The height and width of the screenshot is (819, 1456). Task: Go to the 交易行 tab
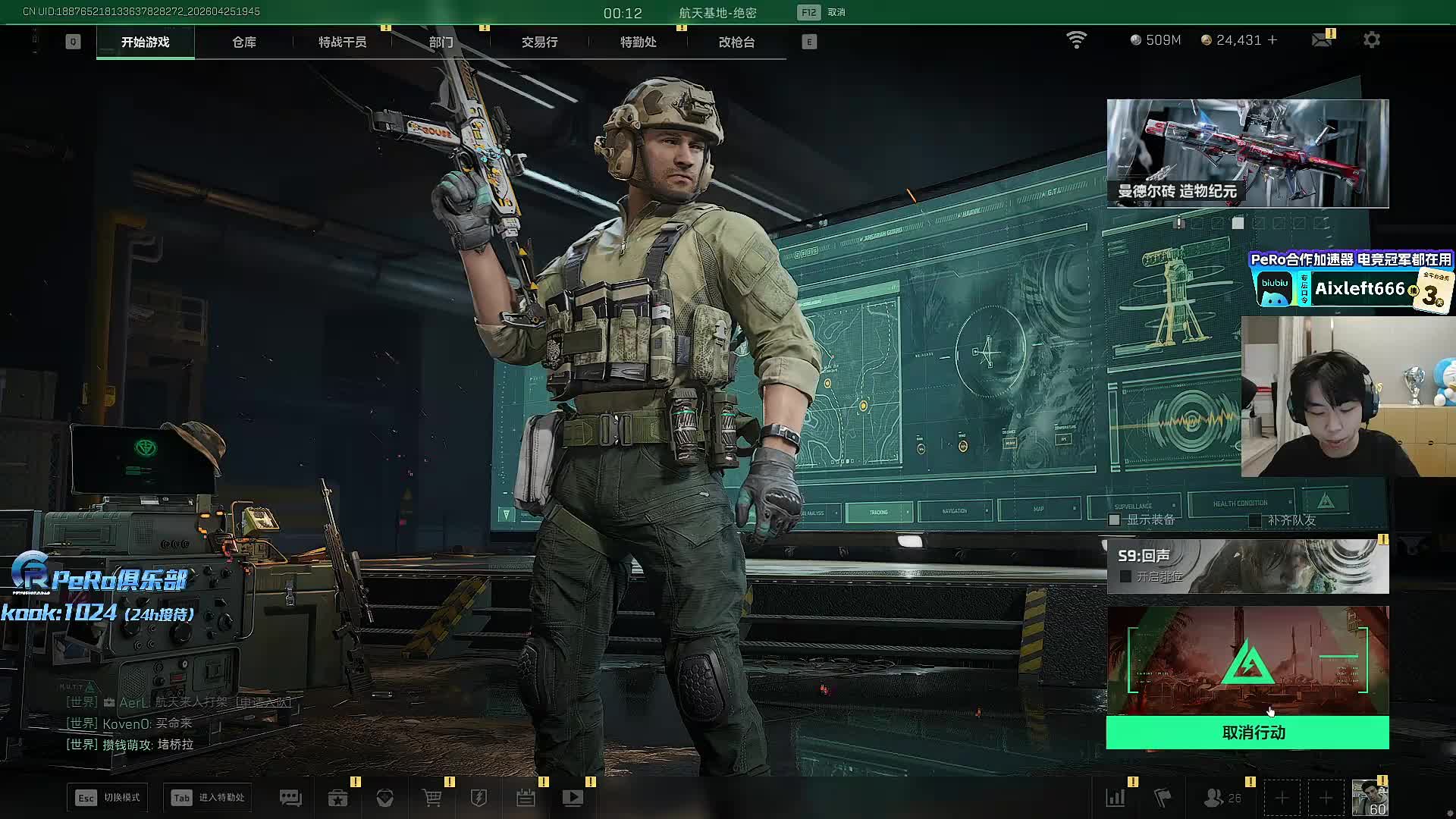[x=539, y=42]
